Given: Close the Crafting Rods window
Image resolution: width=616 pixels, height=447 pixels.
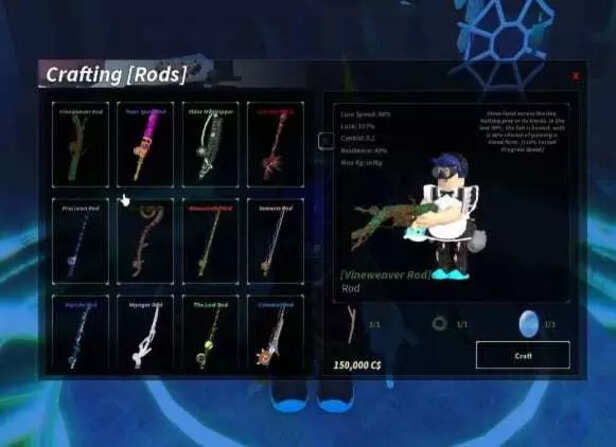Looking at the screenshot, I should [575, 75].
